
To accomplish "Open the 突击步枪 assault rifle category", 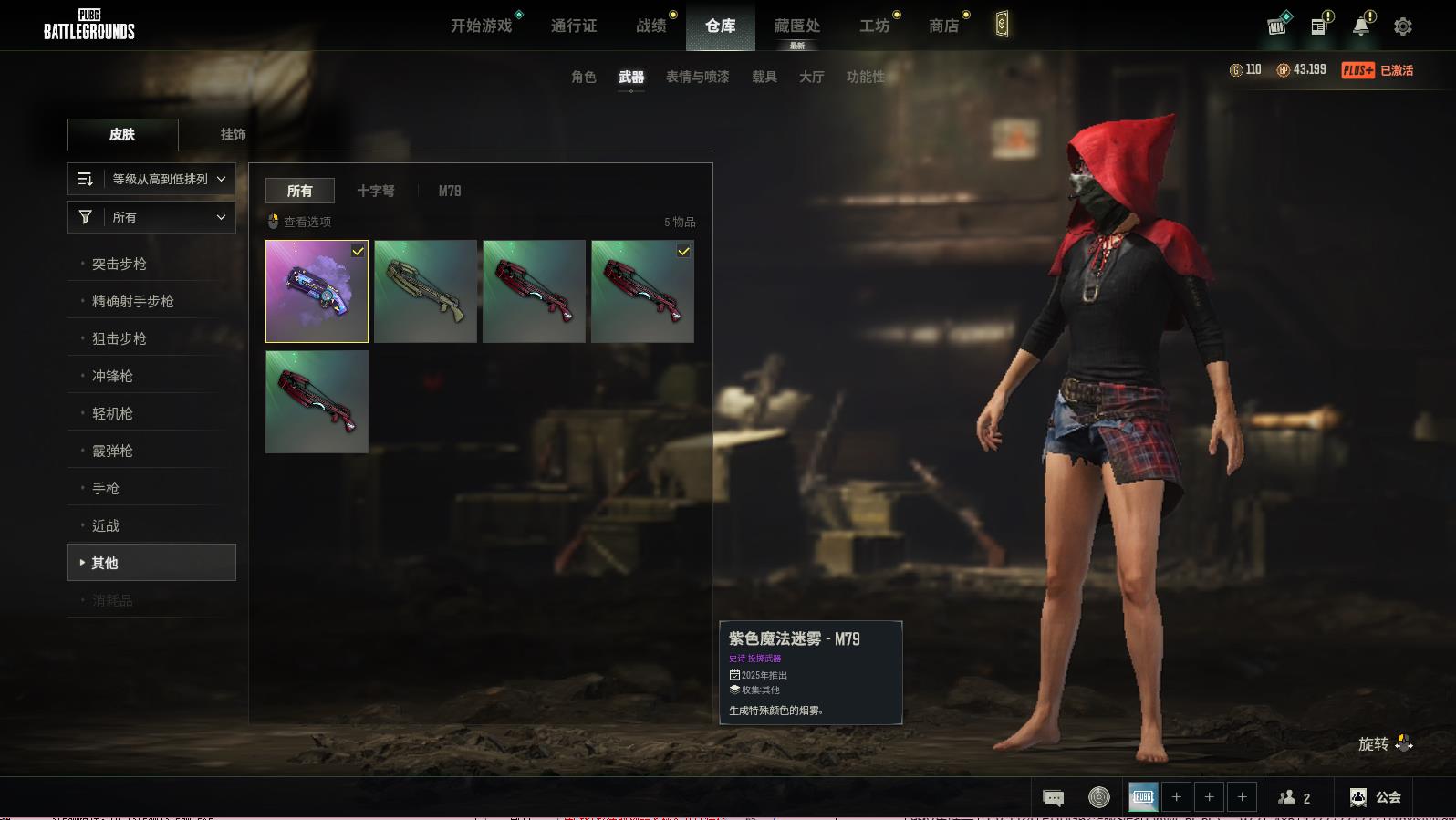I will [120, 264].
